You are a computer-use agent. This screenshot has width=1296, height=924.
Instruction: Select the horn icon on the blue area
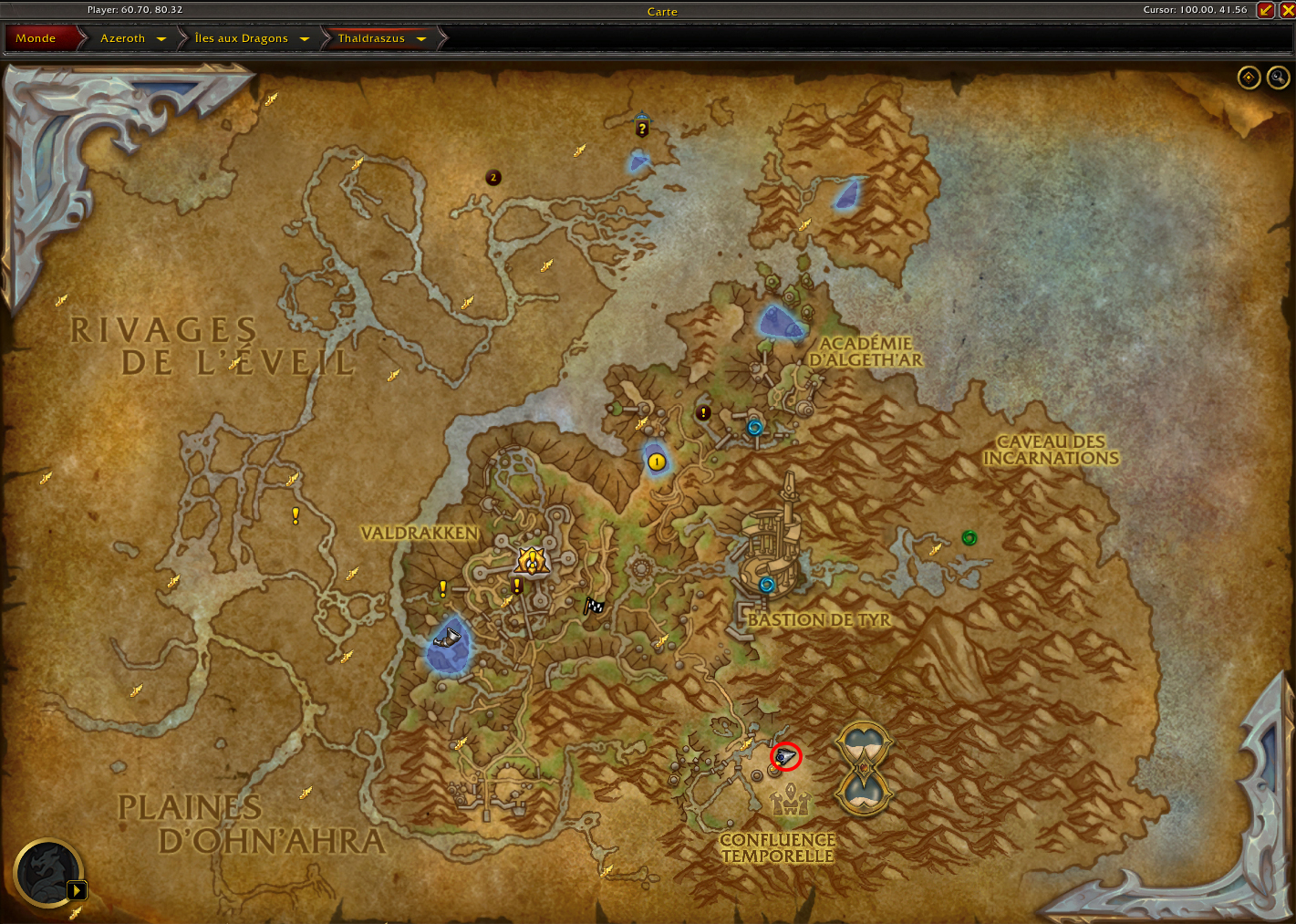click(x=448, y=637)
